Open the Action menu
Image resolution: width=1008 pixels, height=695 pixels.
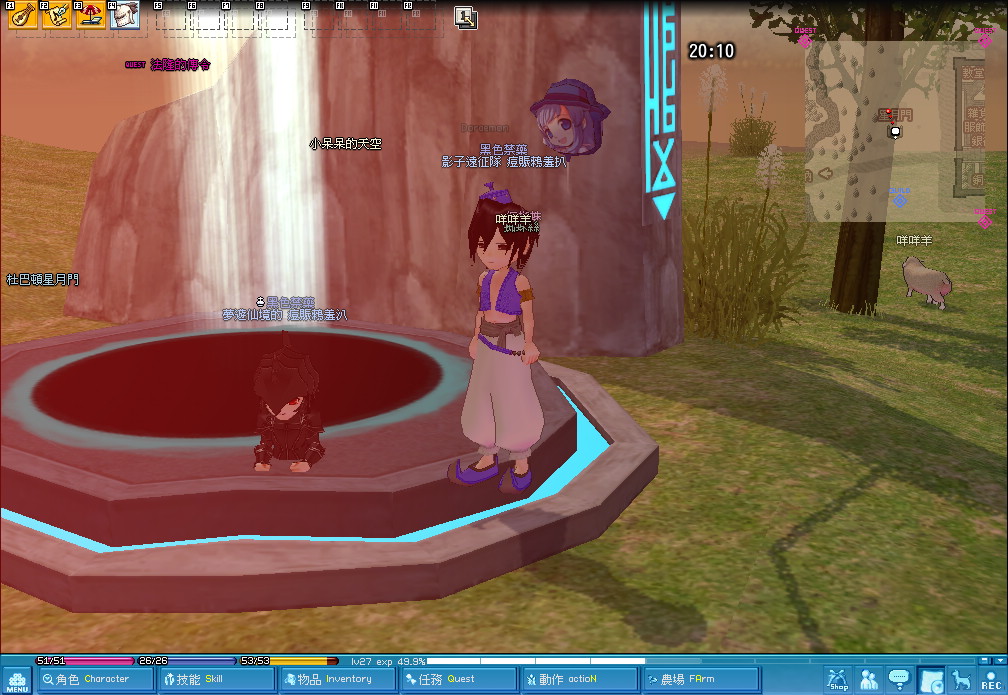pos(580,680)
